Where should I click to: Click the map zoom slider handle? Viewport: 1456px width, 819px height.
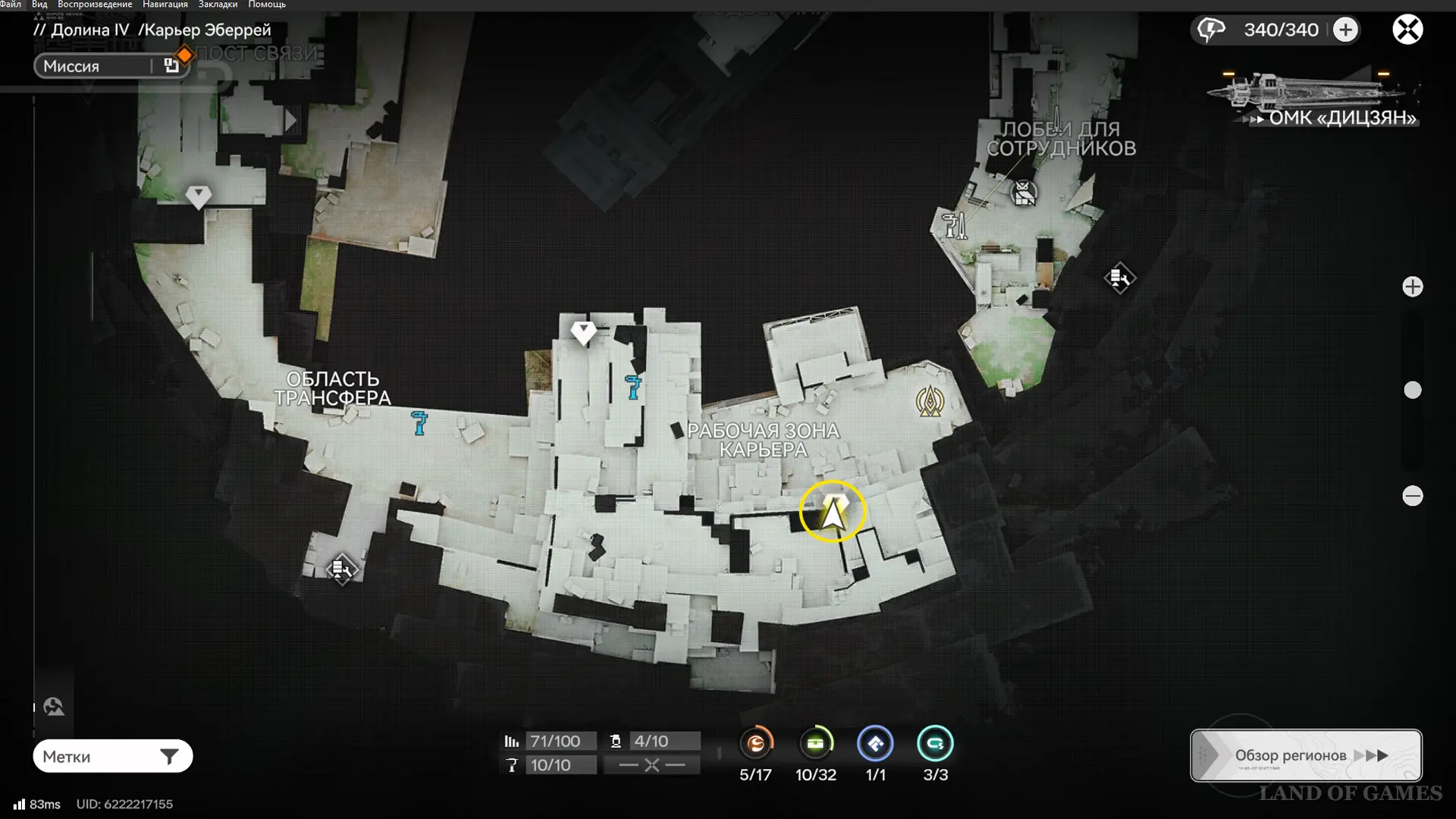point(1412,390)
